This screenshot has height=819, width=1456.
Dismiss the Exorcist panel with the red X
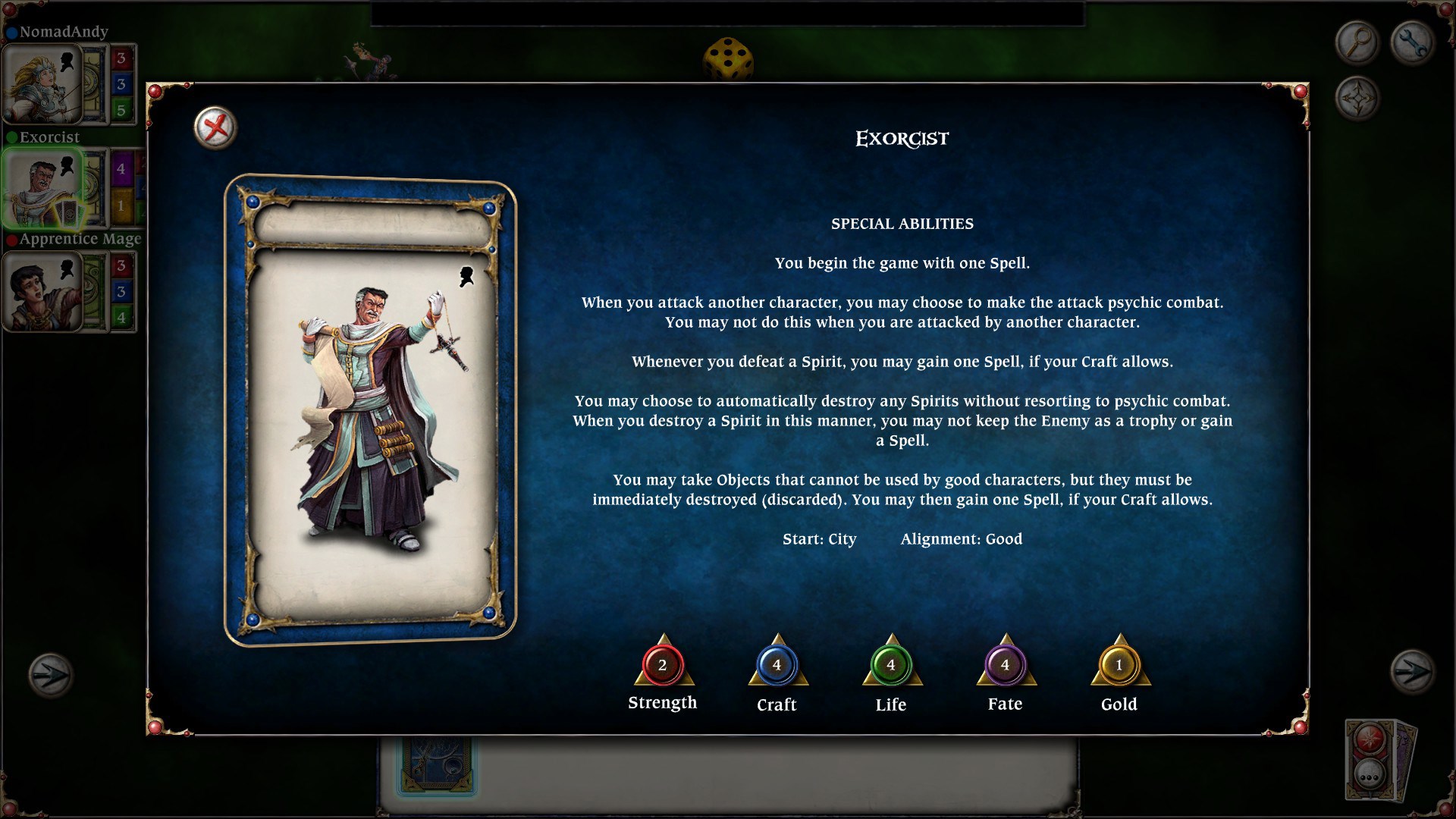pyautogui.click(x=215, y=127)
